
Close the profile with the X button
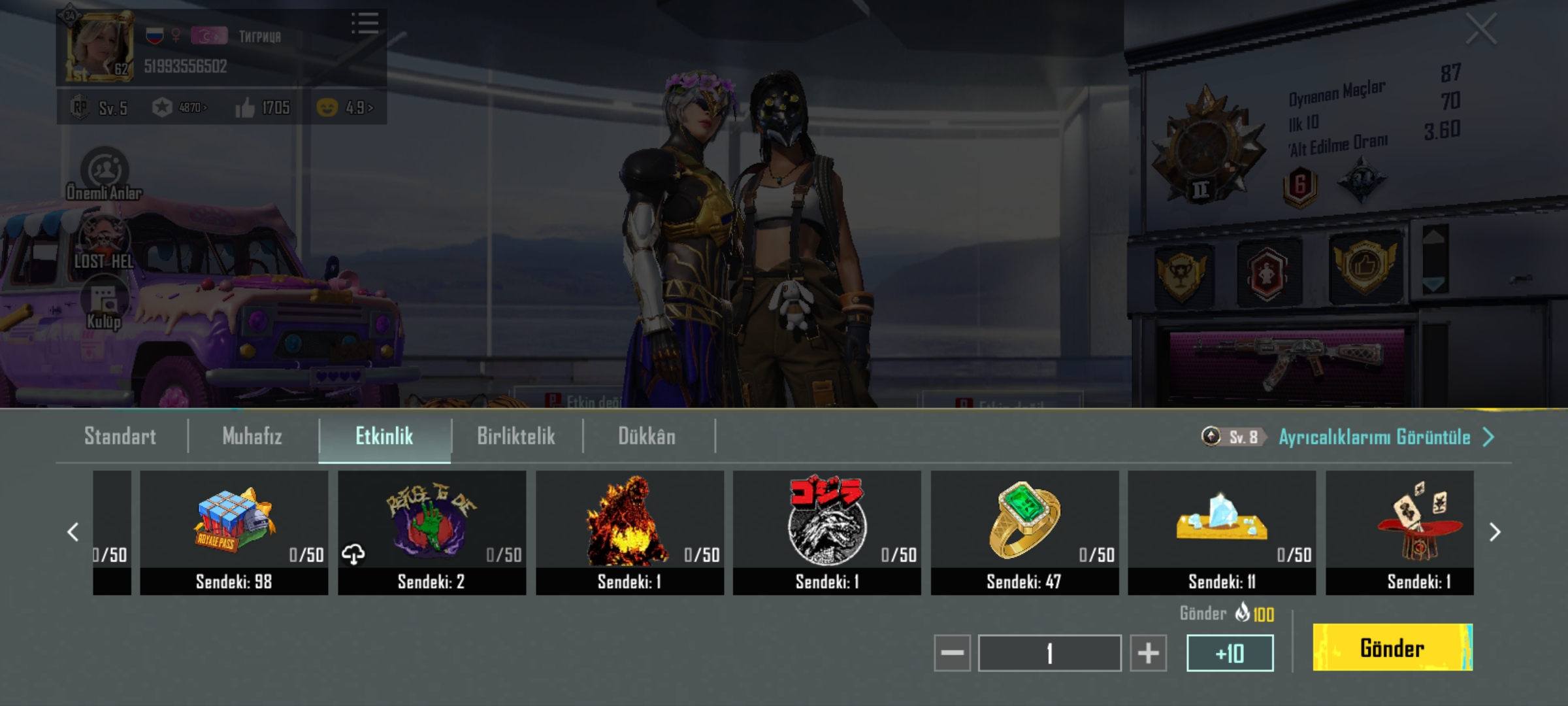[1480, 29]
